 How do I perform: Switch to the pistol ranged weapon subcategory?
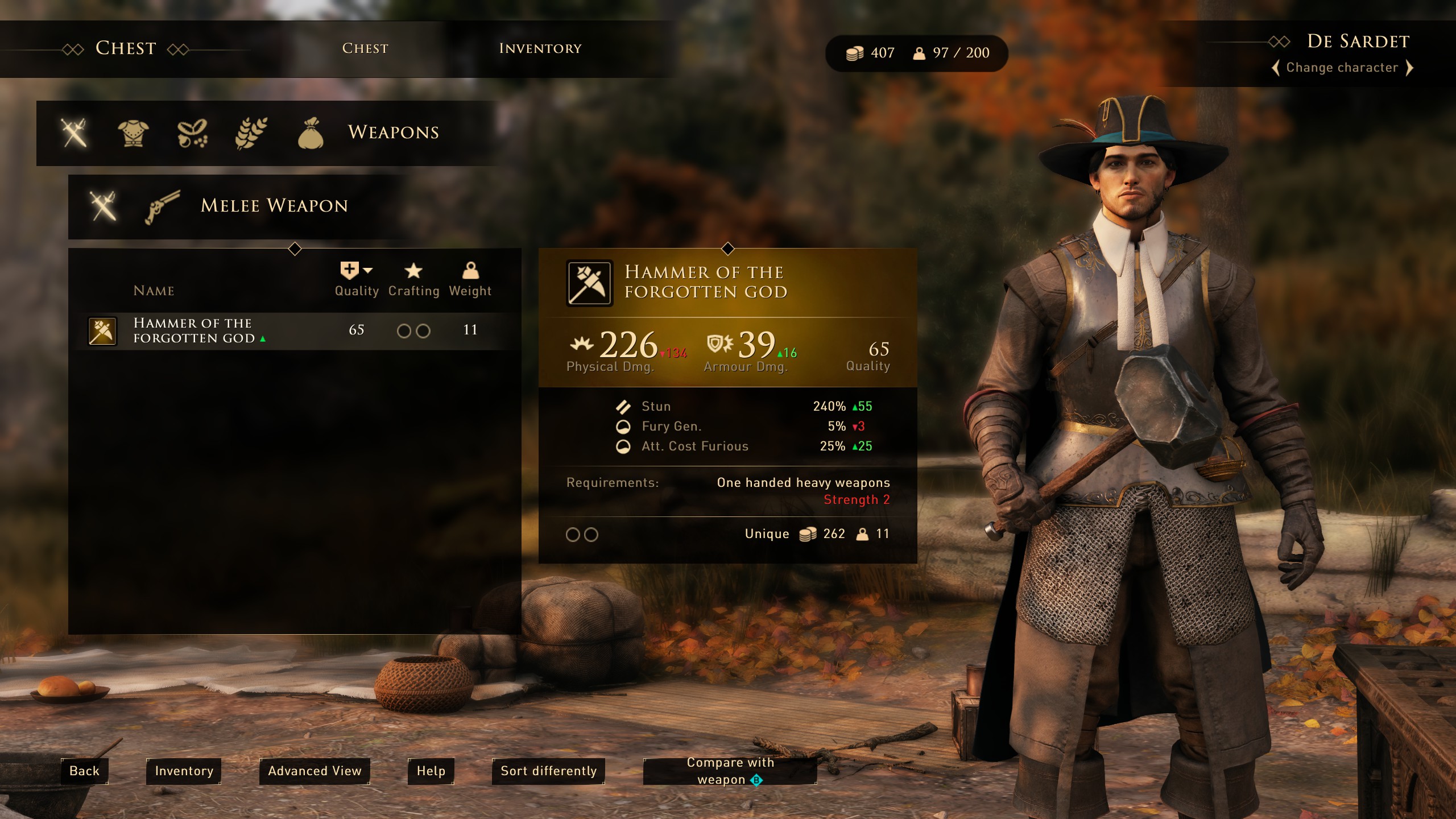[x=162, y=205]
